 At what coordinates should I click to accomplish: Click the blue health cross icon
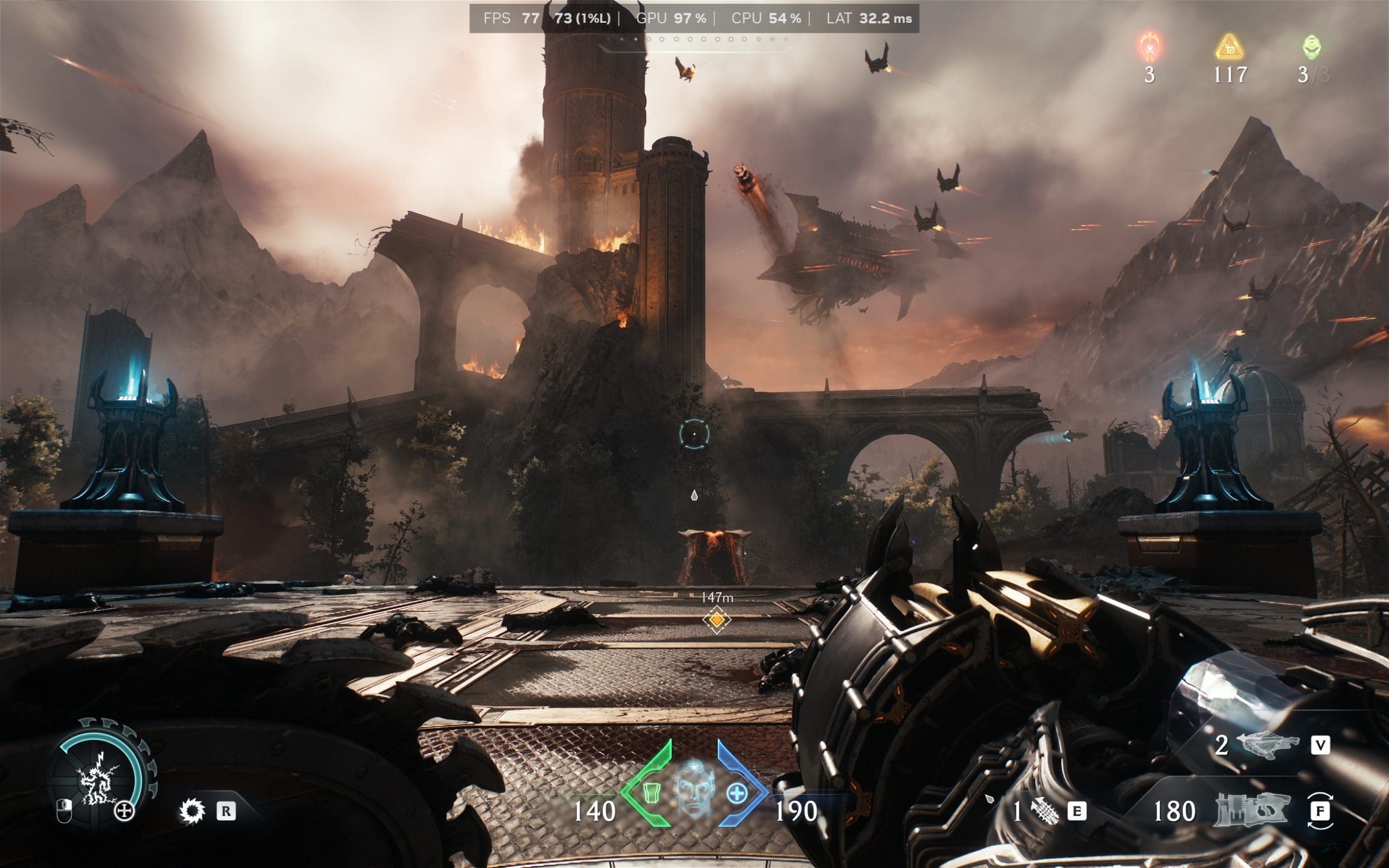point(737,794)
